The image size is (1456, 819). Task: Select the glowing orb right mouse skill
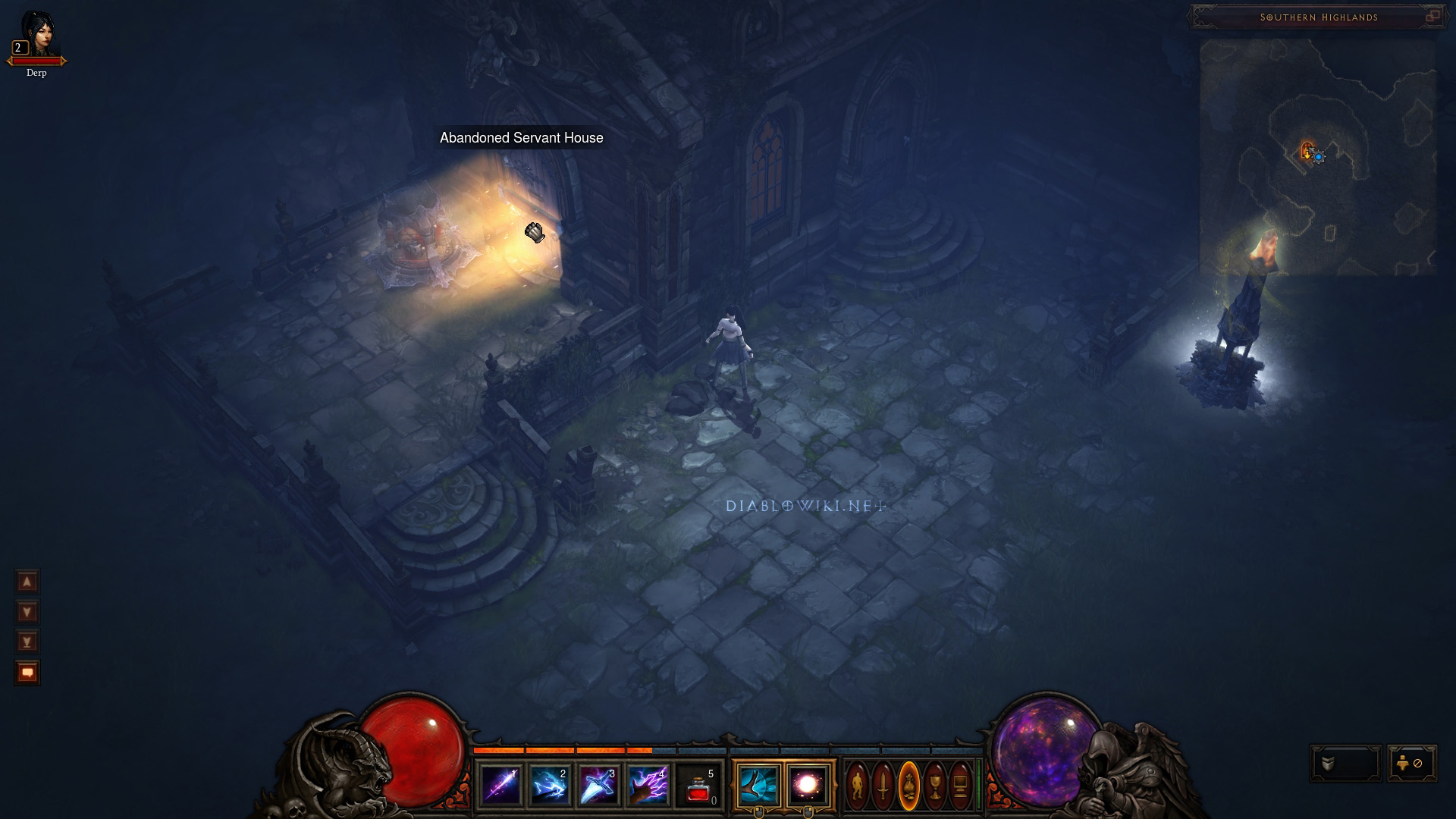808,785
